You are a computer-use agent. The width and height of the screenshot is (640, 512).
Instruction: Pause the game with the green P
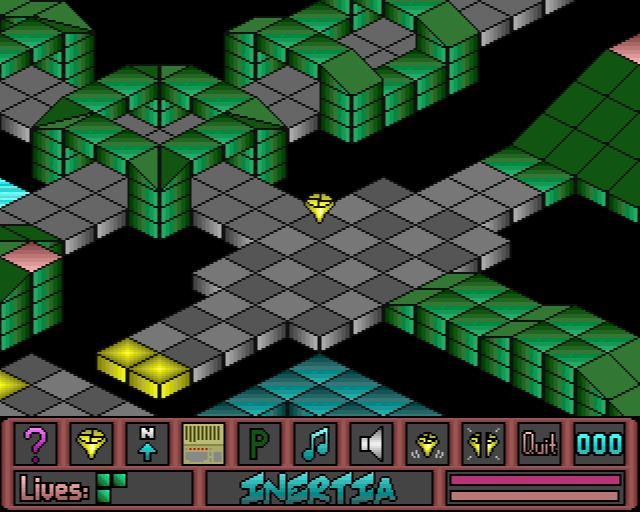pos(260,443)
